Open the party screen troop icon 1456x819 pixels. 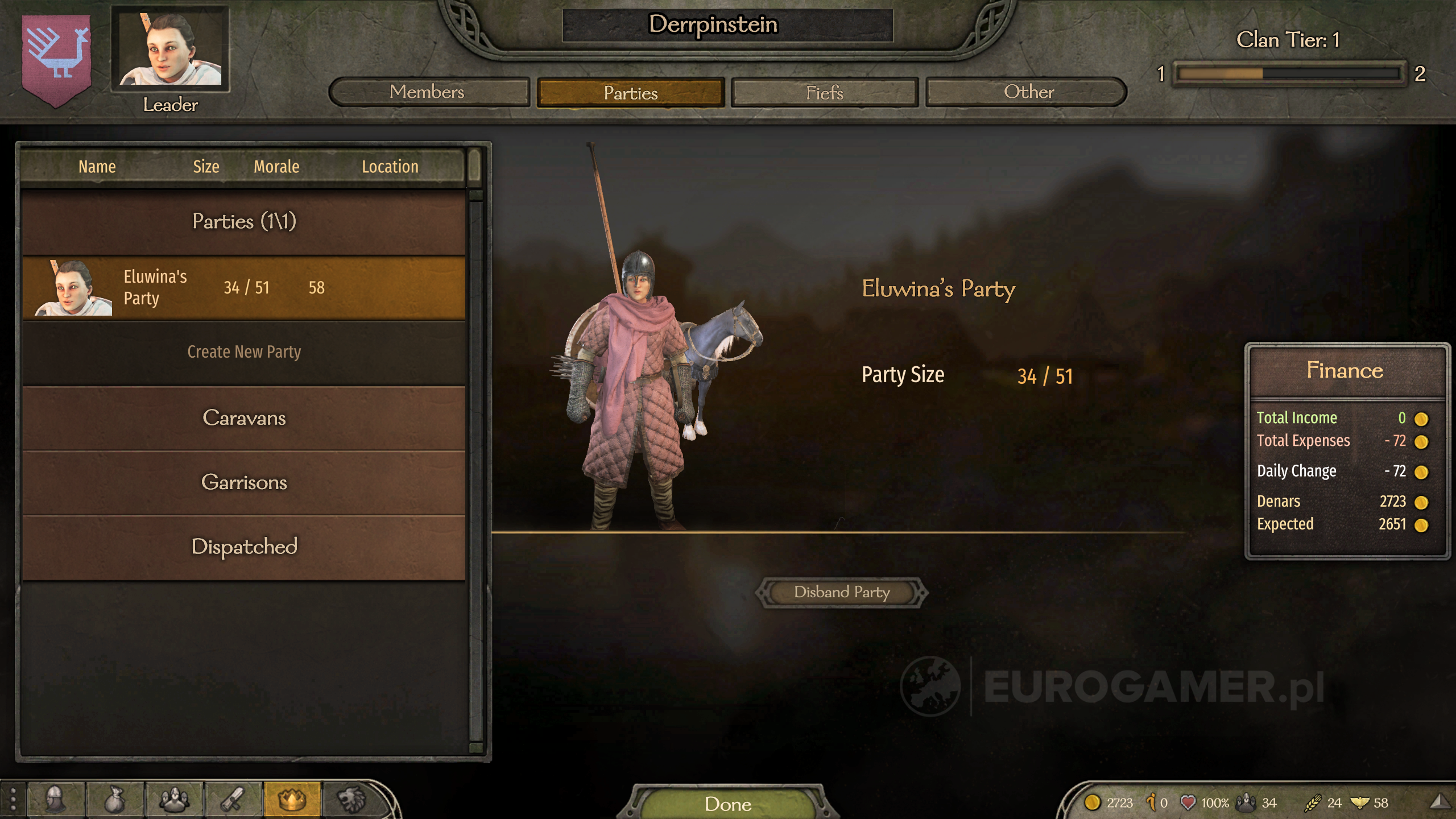pyautogui.click(x=174, y=800)
